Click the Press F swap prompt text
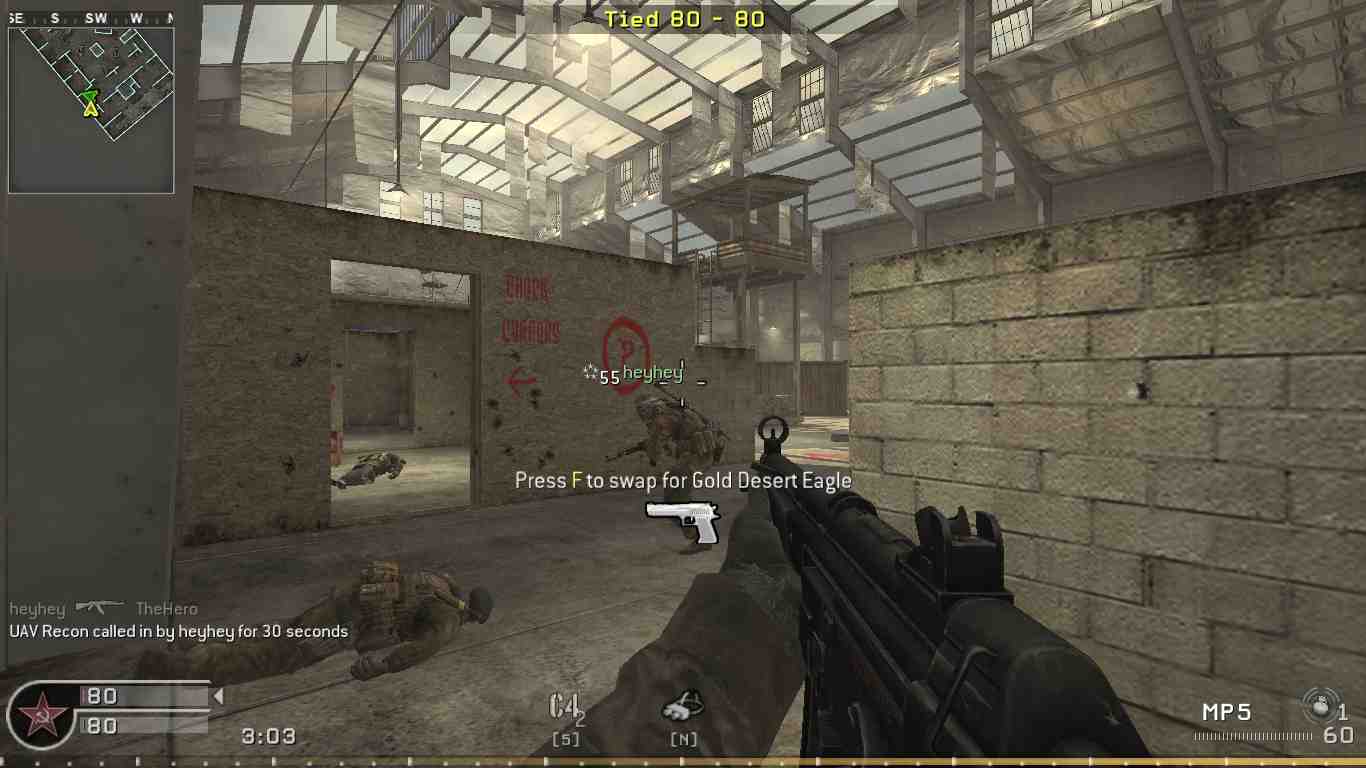1366x768 pixels. (x=681, y=480)
